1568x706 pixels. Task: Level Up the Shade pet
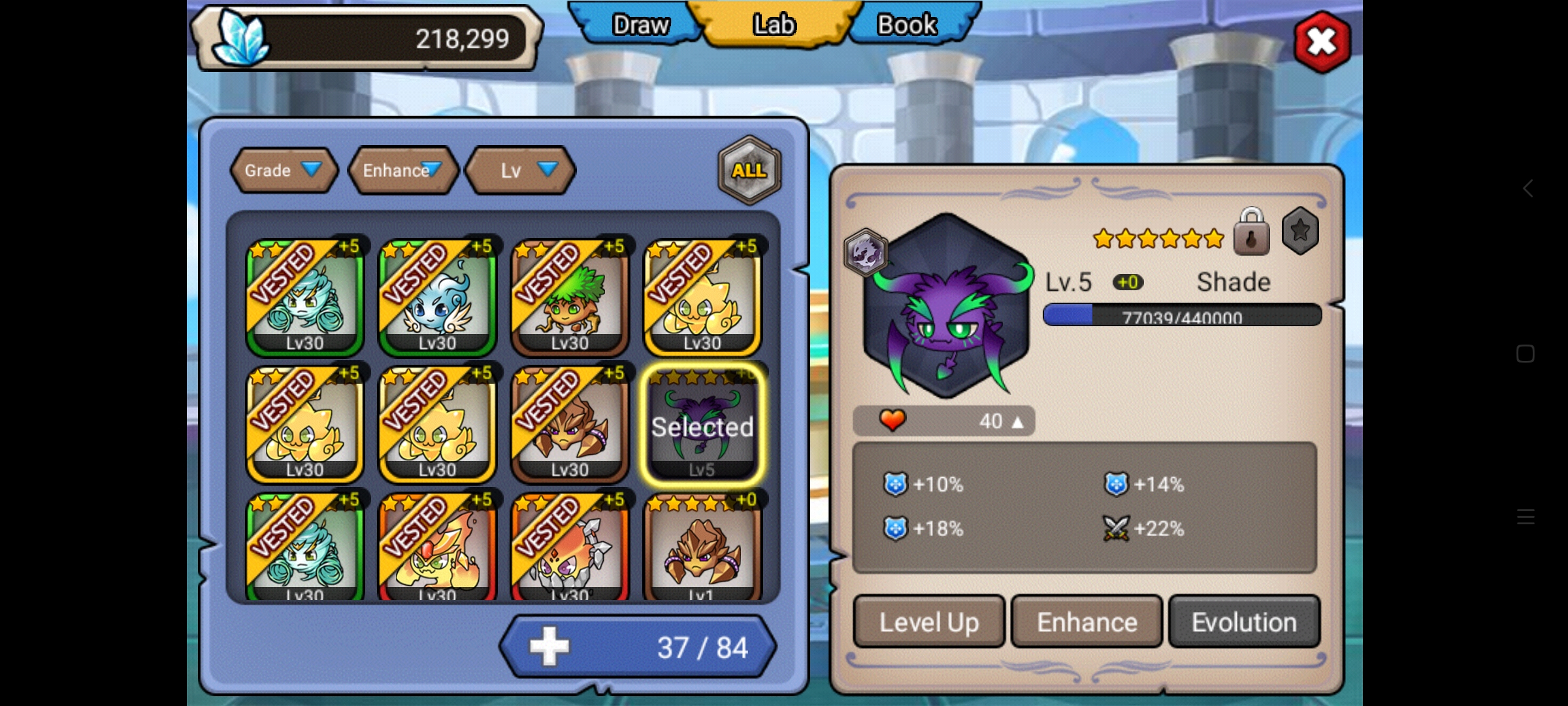928,622
